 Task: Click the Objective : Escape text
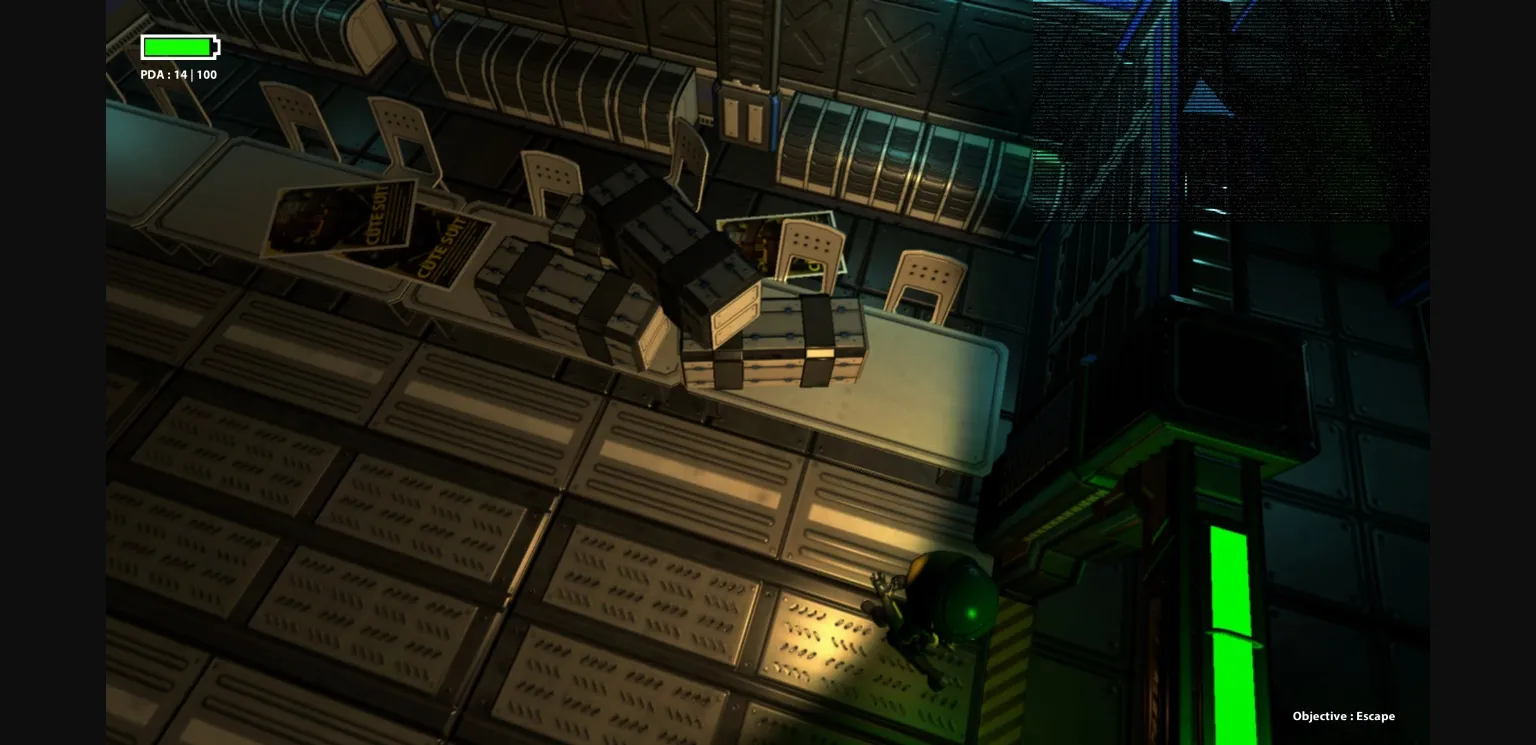click(x=1344, y=716)
